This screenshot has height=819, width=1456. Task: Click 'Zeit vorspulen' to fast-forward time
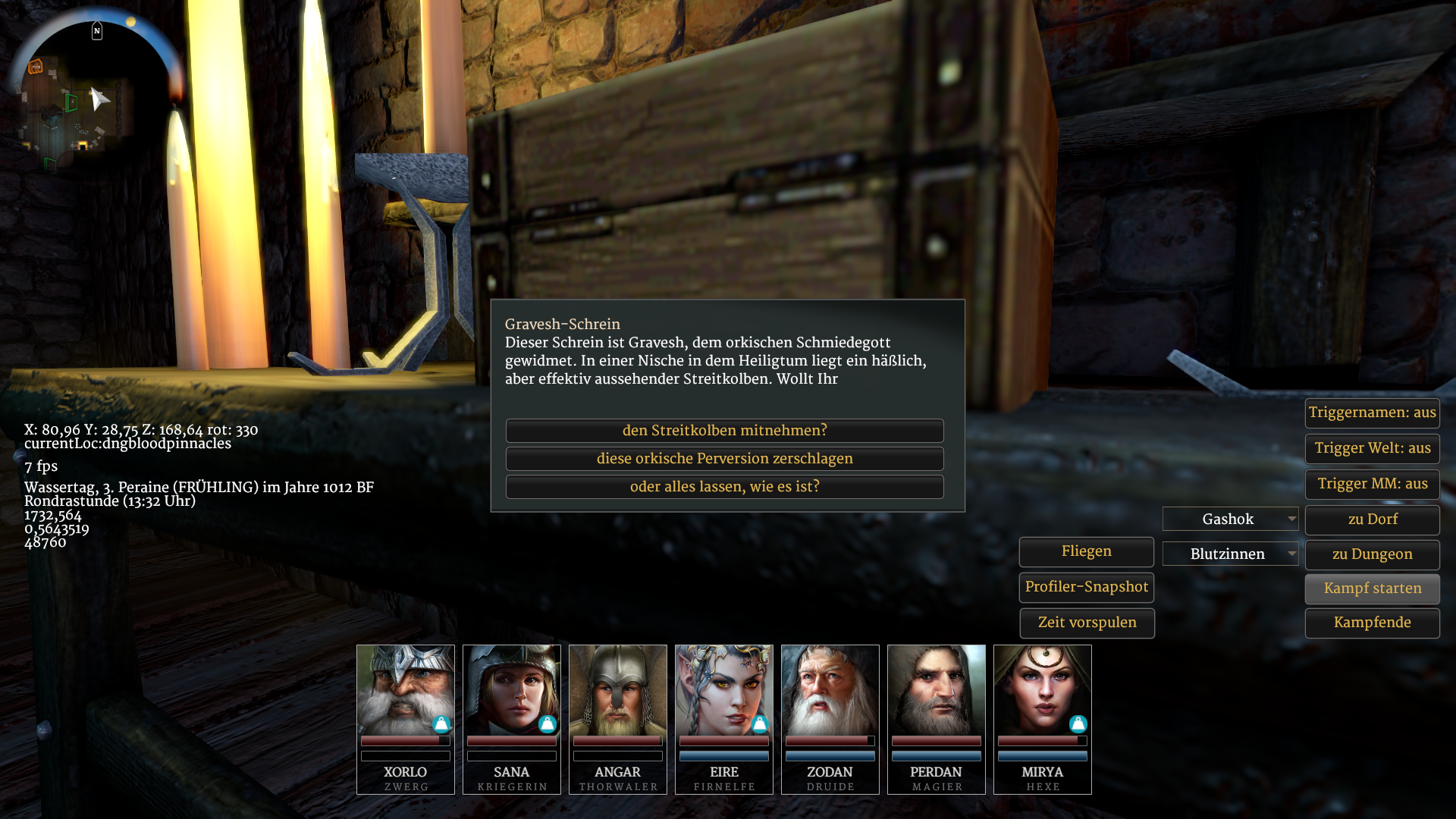click(1086, 623)
